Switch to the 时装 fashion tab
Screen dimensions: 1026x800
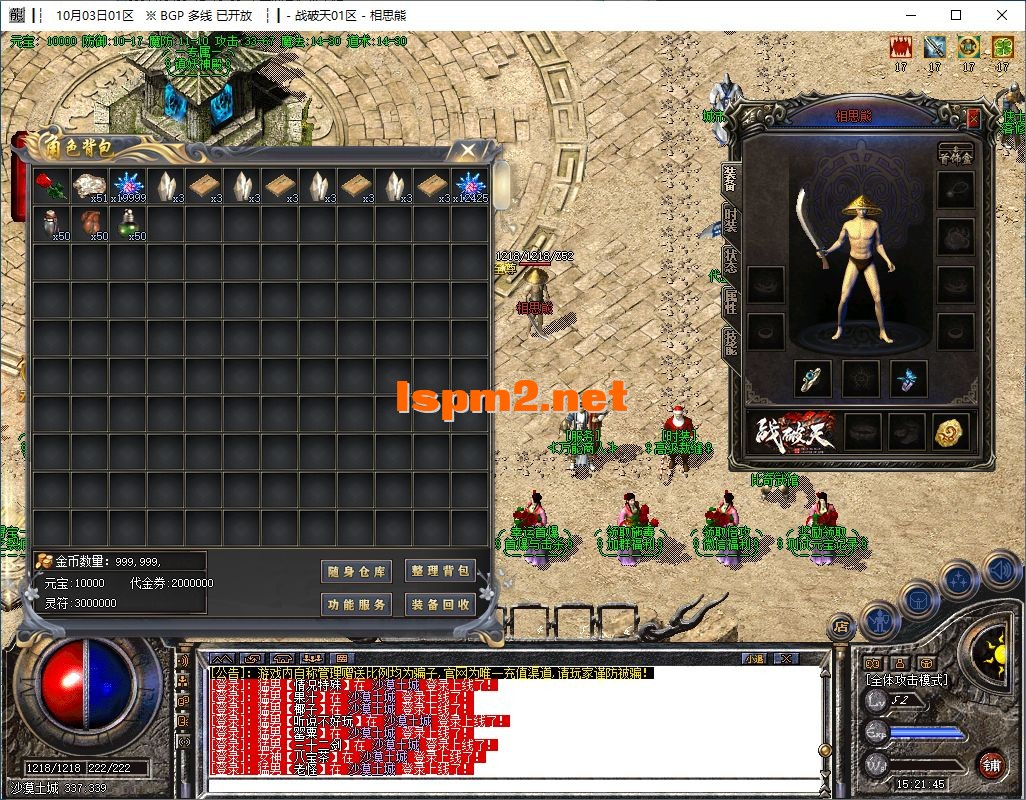pos(731,222)
